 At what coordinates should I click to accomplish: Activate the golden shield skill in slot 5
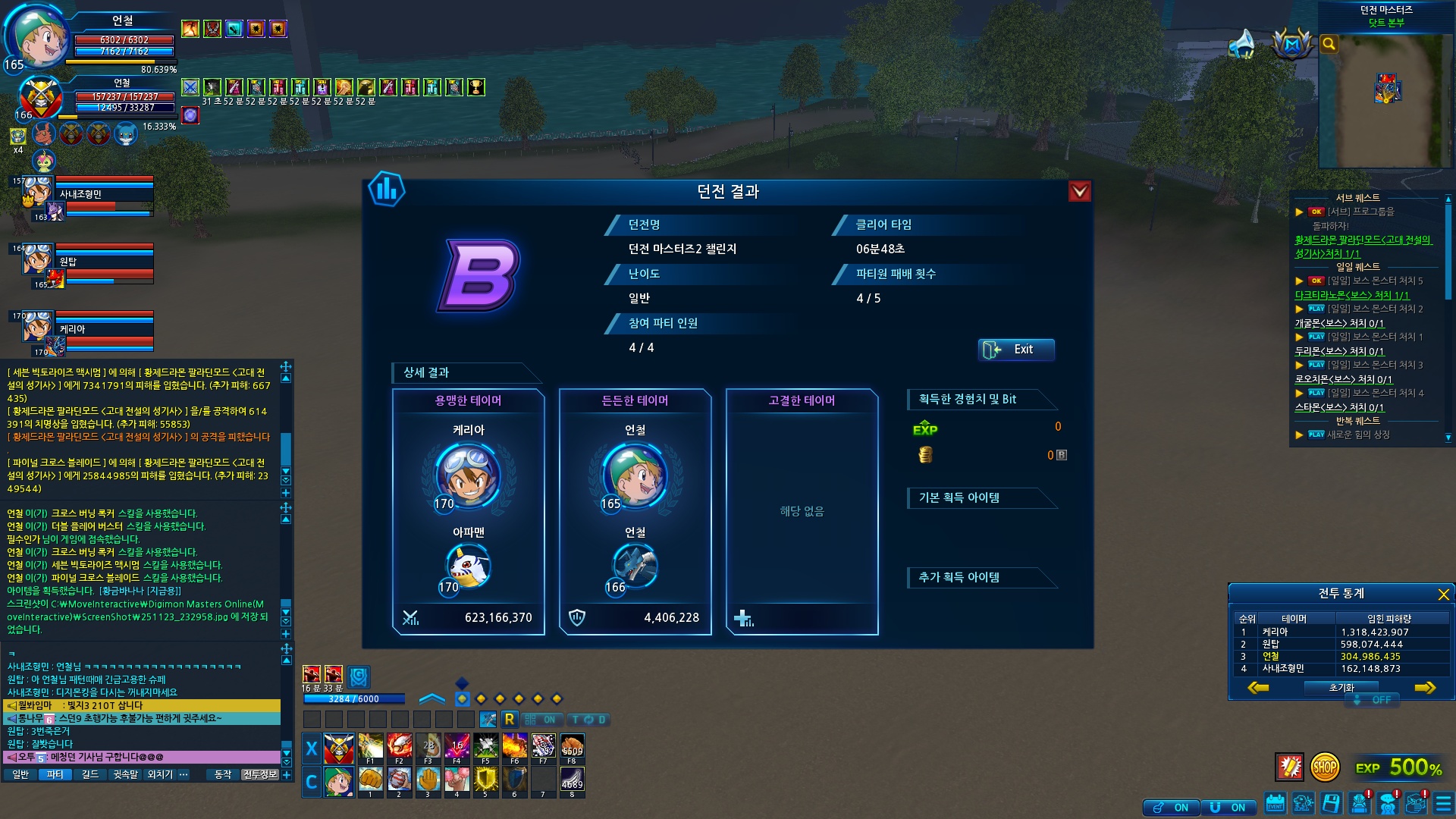485,780
